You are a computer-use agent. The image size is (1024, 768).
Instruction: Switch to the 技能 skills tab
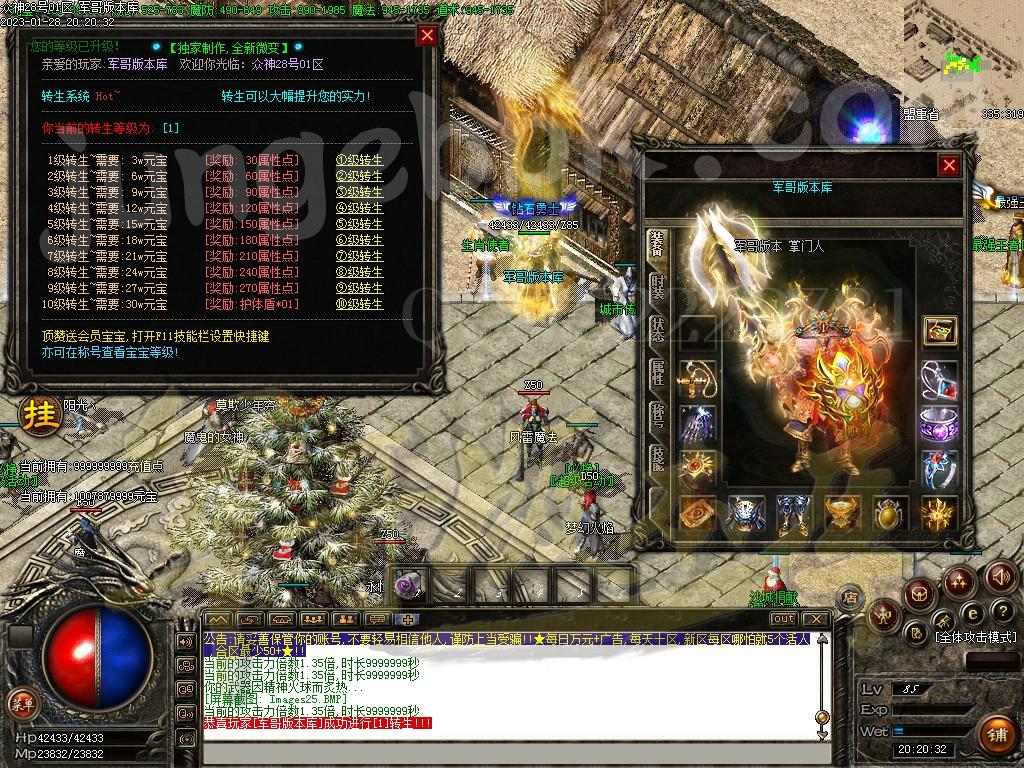tap(657, 456)
